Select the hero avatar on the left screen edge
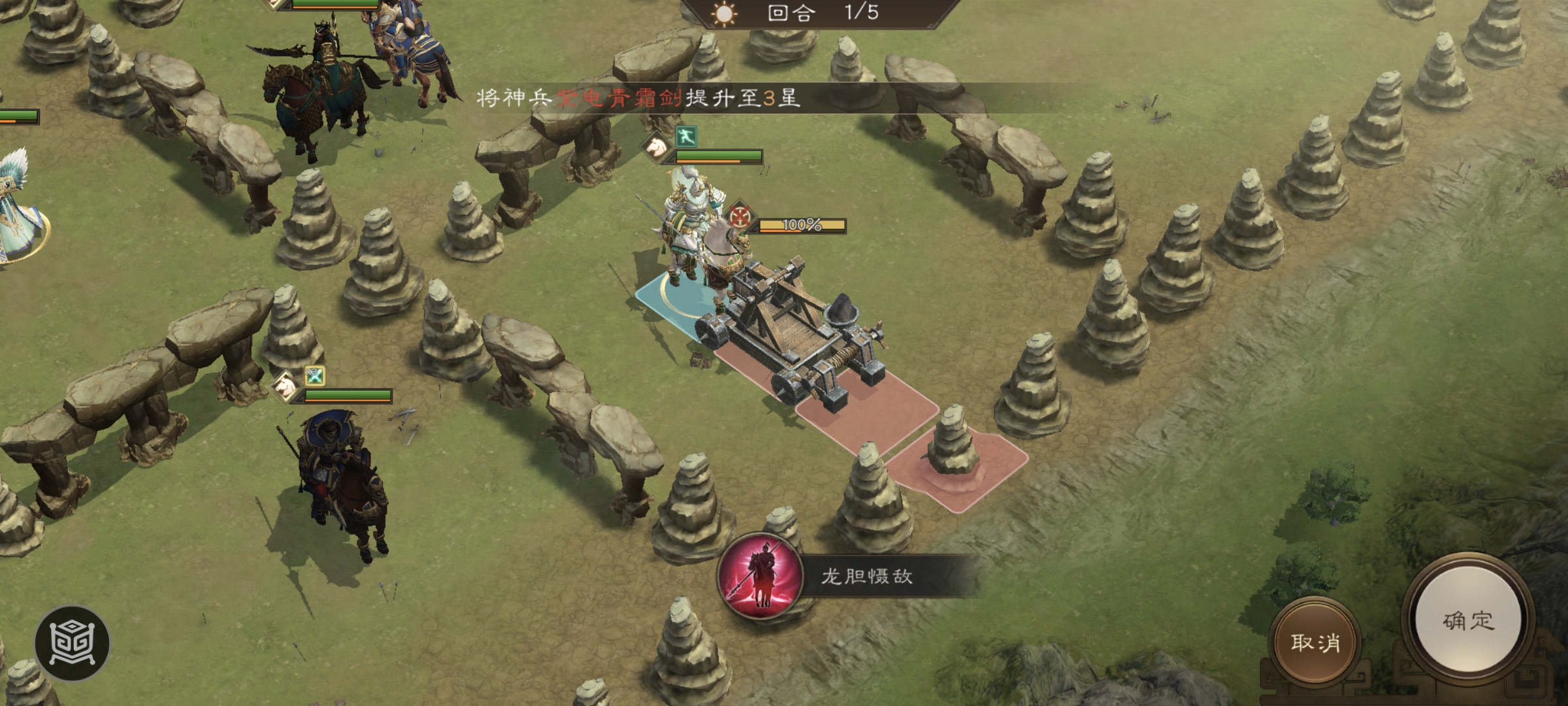This screenshot has width=1568, height=706. [16, 216]
